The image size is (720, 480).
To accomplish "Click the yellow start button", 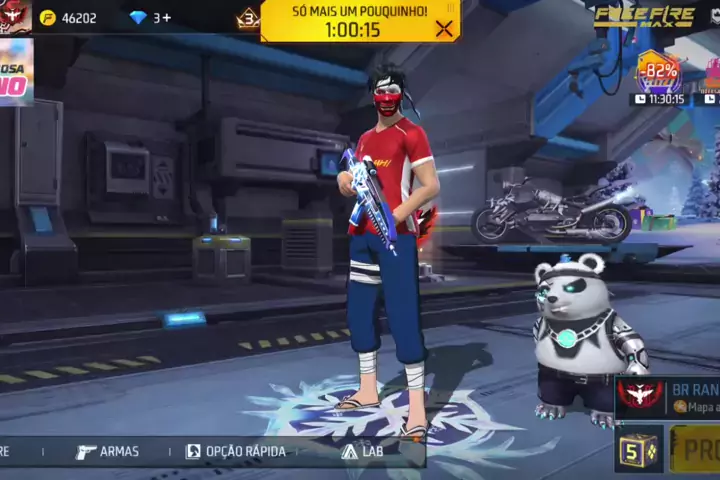I will (696, 449).
